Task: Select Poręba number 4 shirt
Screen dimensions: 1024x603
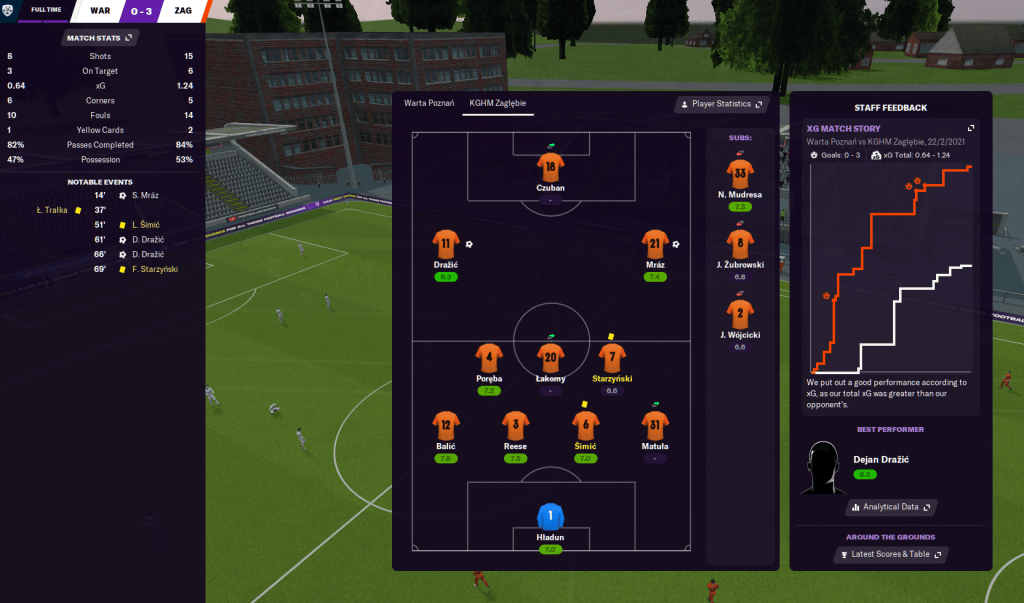Action: [x=489, y=357]
